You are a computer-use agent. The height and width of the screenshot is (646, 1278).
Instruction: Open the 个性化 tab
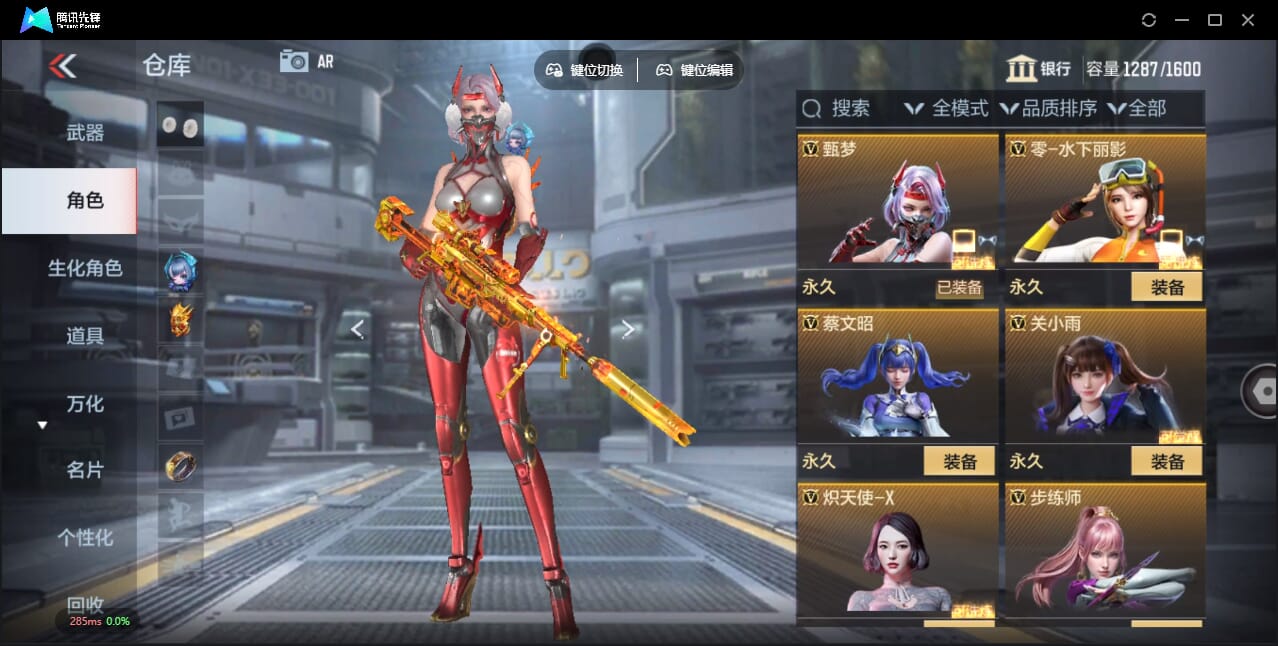point(85,537)
